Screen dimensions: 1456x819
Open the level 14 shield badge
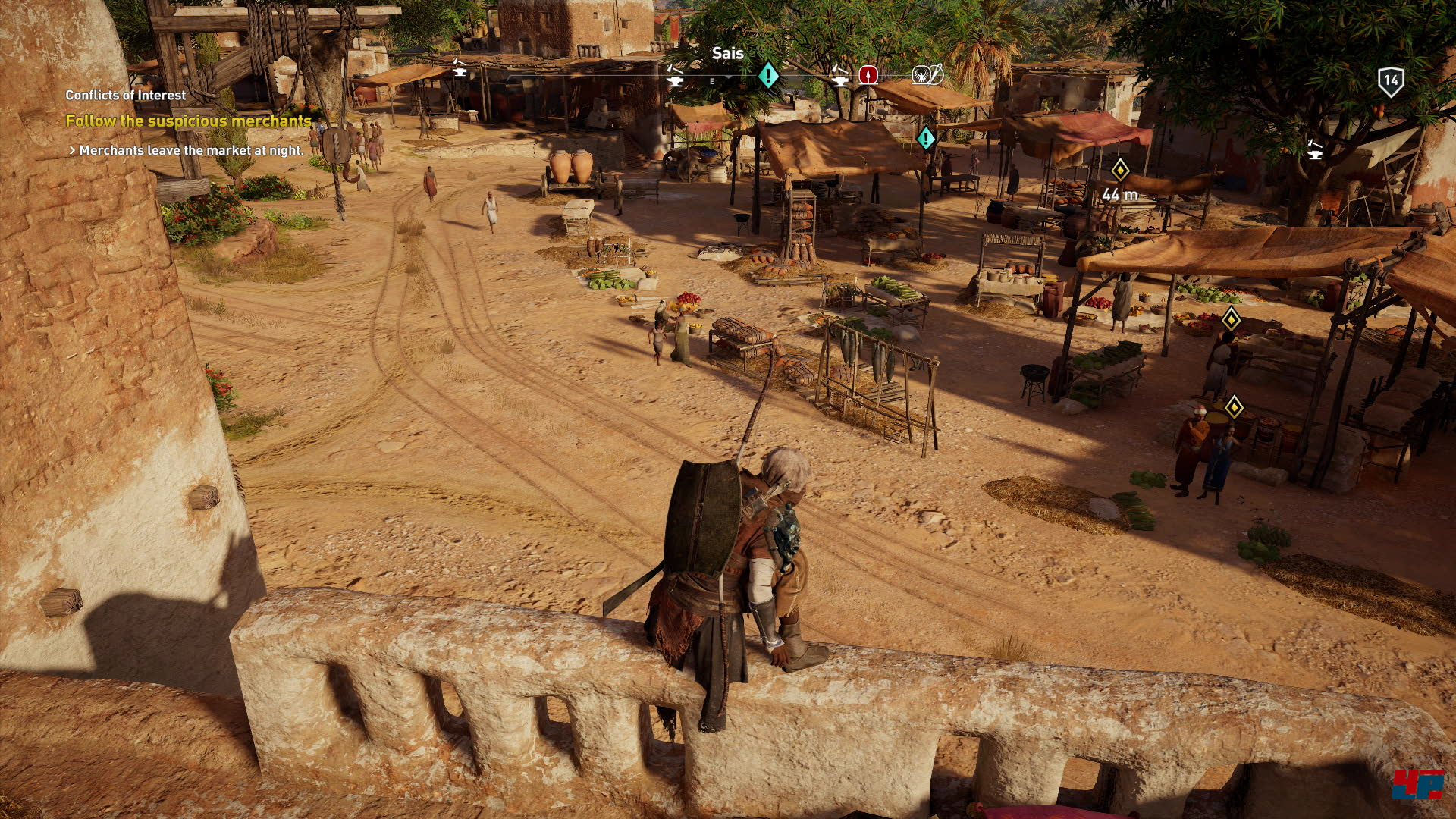[x=1391, y=81]
